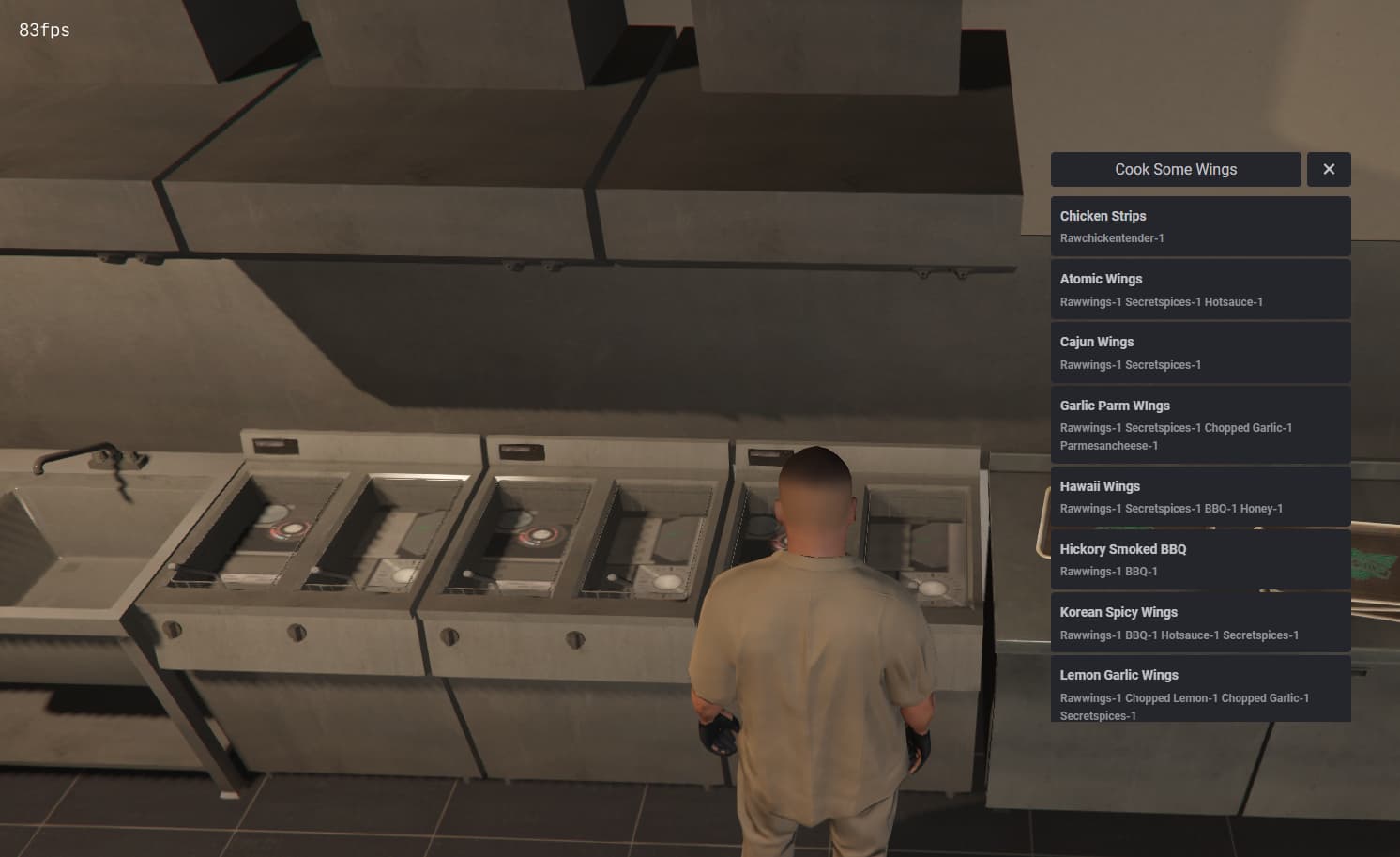Click the 83fps counter in the corner
Screen dimensions: 1400x857
pyautogui.click(x=42, y=29)
